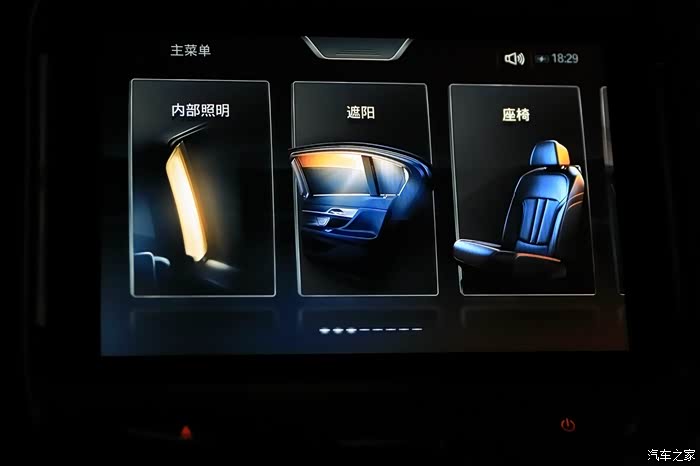Select the 遮阳 sunshade card
This screenshot has height=466, width=700.
[364, 188]
